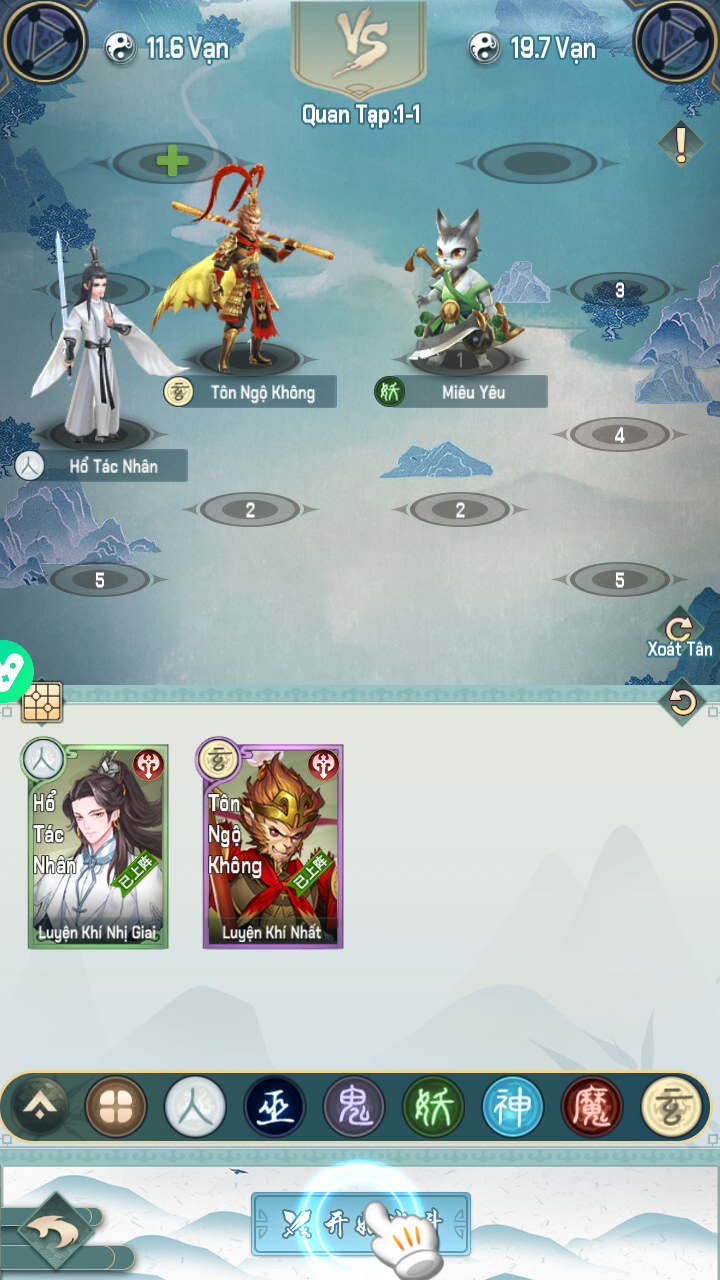Screen dimensions: 720x1280
Task: Filter heroes by the dark blue 巫 faction
Action: pos(275,1107)
